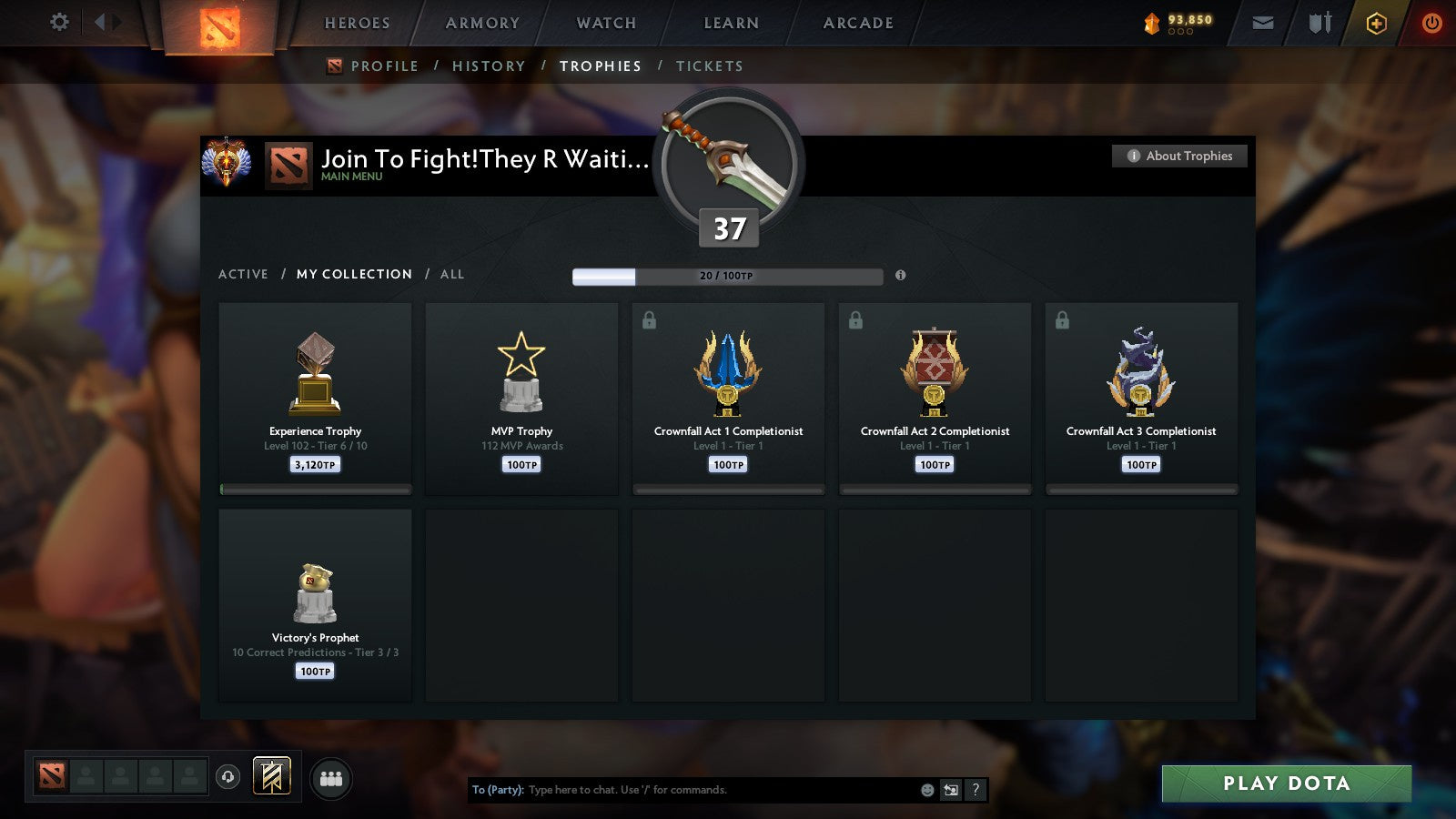Click the About Trophies button
Viewport: 1456px width, 819px height.
1178,156
